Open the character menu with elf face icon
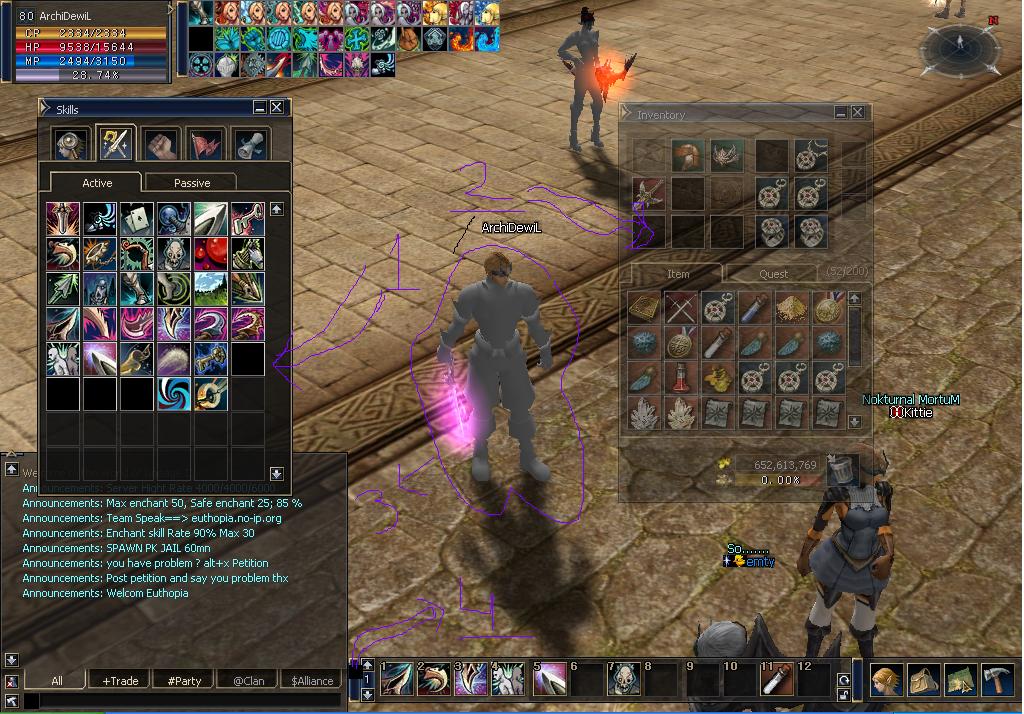This screenshot has width=1024, height=714. [x=886, y=680]
